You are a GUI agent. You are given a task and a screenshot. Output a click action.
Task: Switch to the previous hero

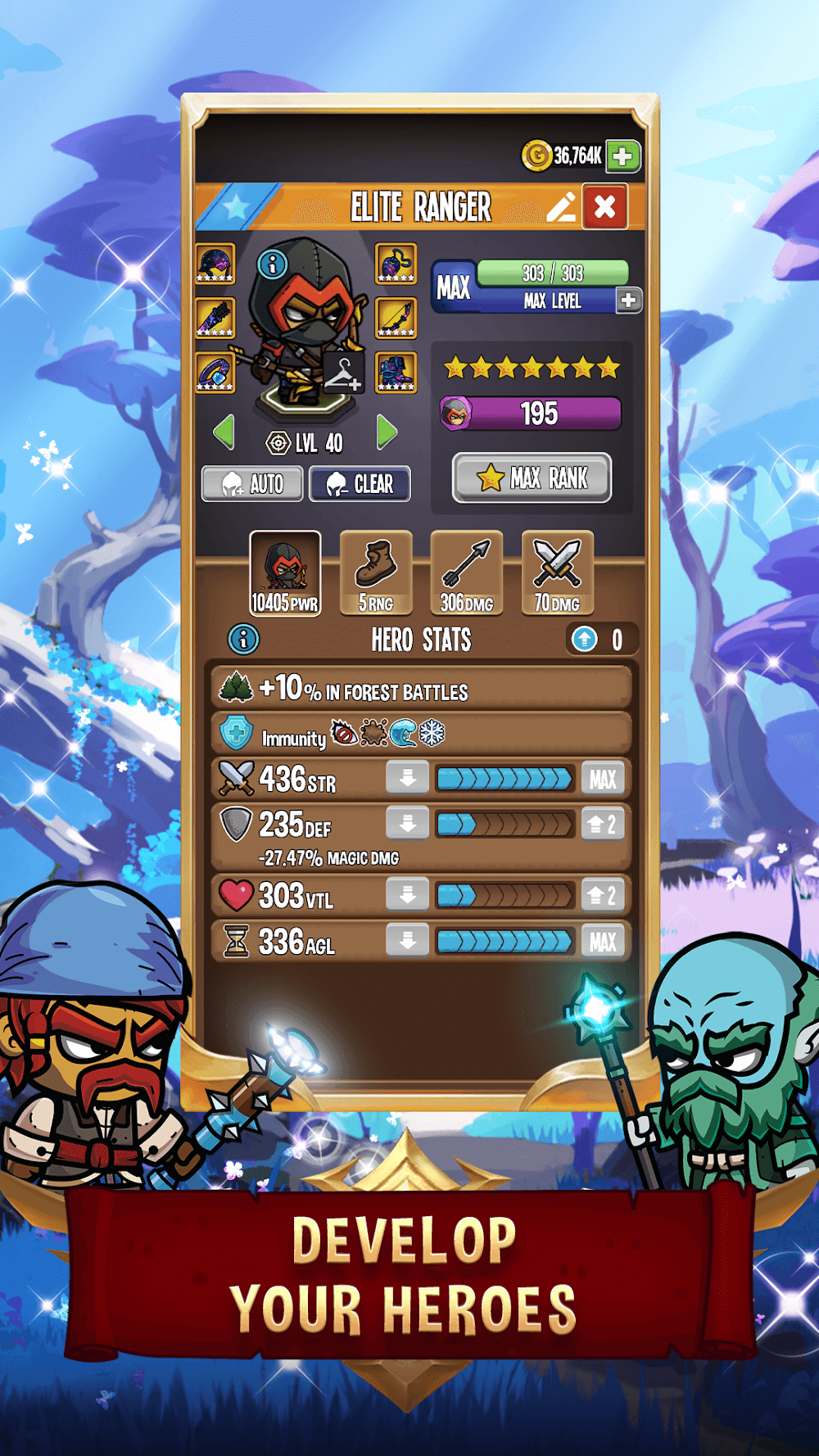coord(224,432)
